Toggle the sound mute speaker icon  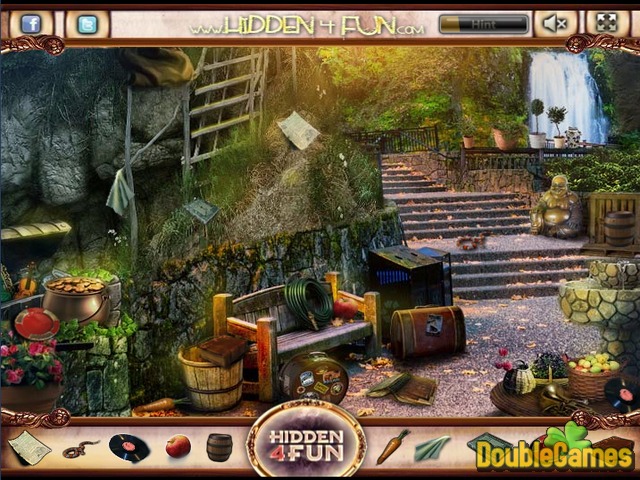[556, 23]
